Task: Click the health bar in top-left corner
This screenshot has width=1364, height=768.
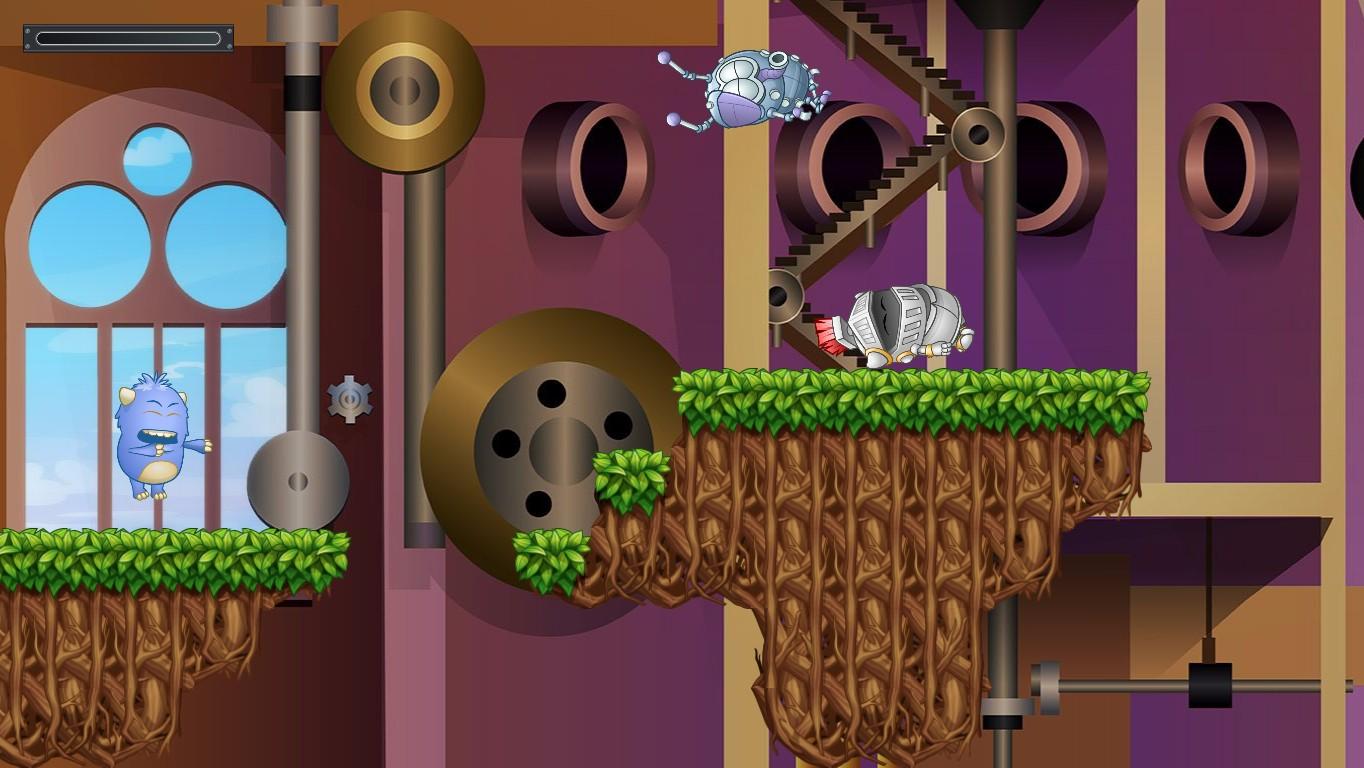Action: 128,37
